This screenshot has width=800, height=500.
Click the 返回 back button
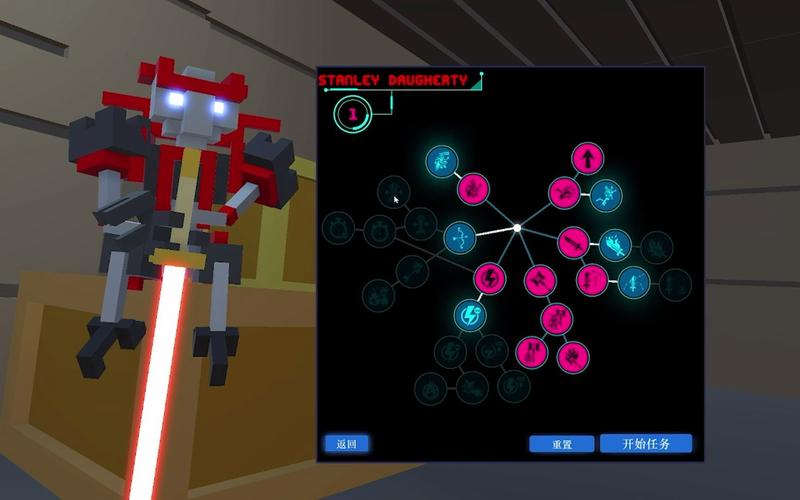click(x=346, y=444)
